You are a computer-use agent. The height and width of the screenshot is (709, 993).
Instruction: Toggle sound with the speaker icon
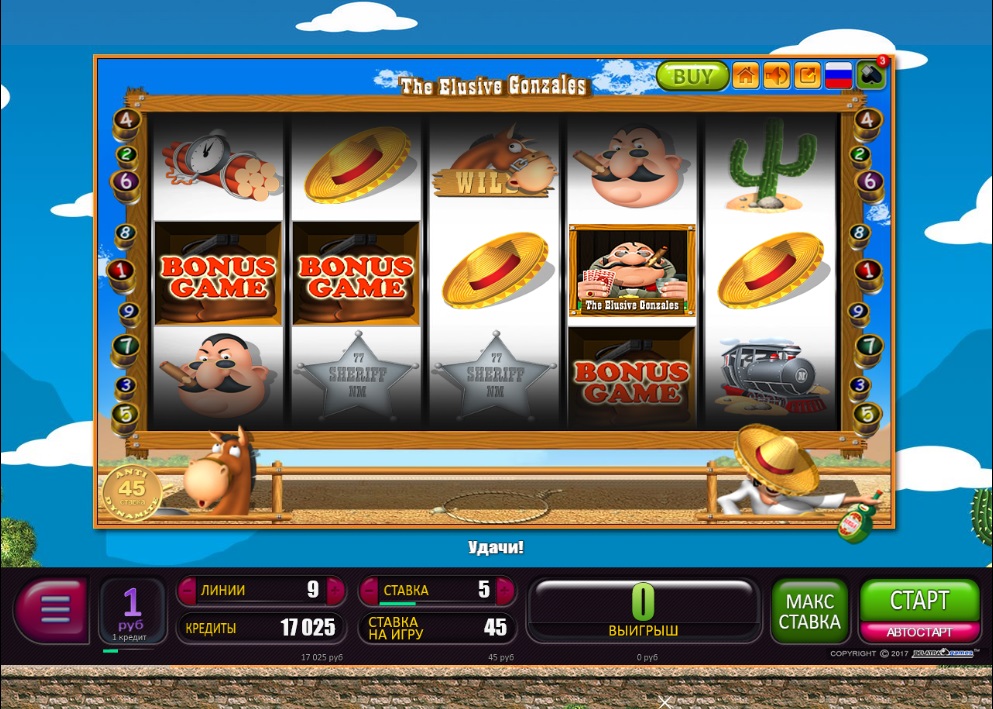click(776, 76)
